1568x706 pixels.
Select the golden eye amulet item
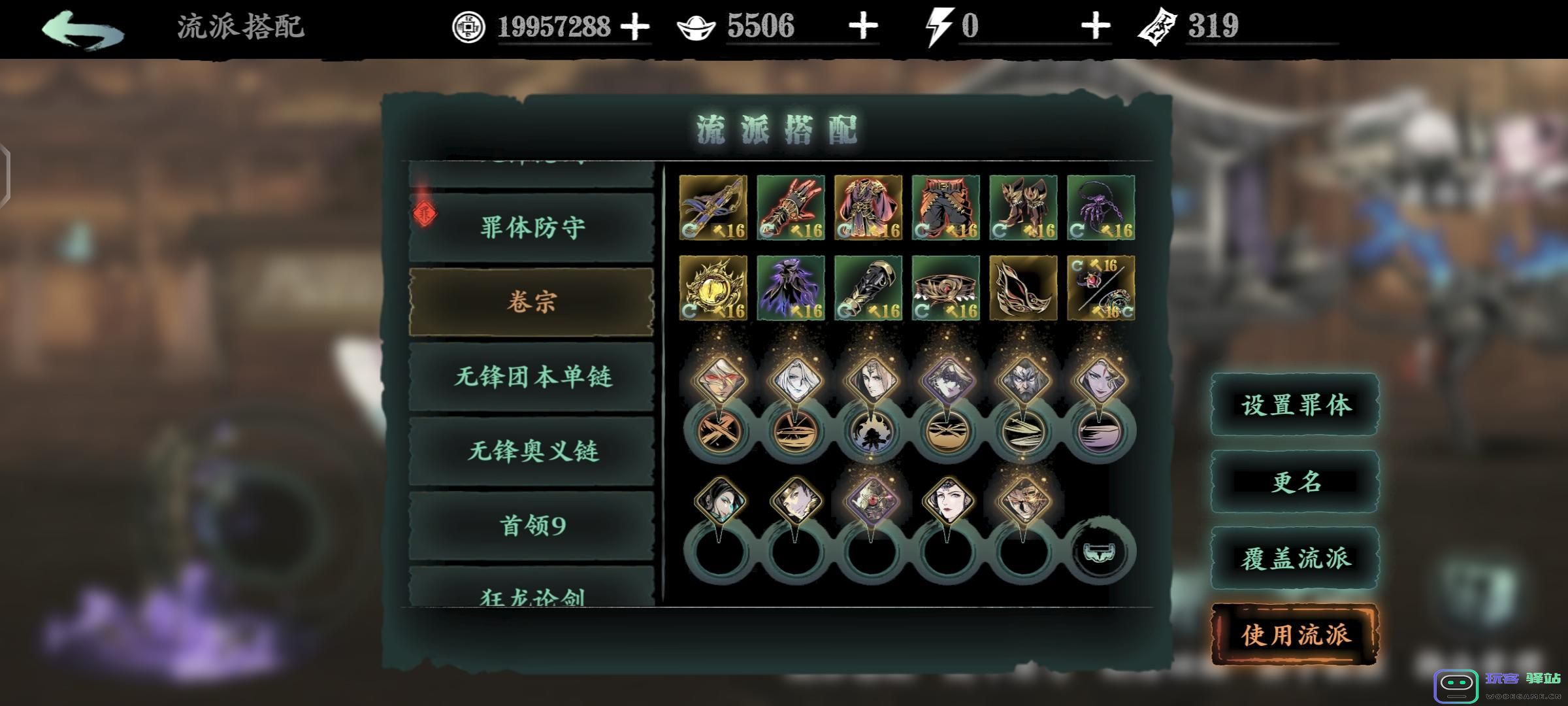713,290
